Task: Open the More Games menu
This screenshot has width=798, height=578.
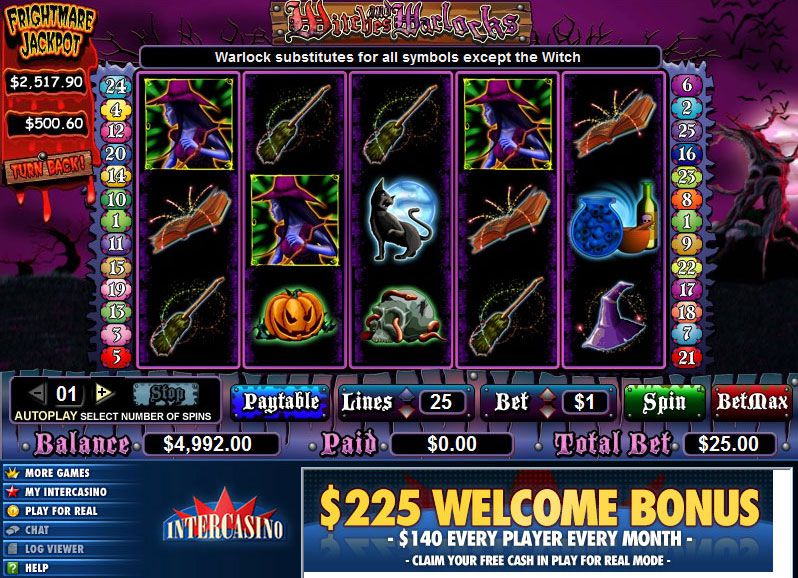Action: (57, 473)
